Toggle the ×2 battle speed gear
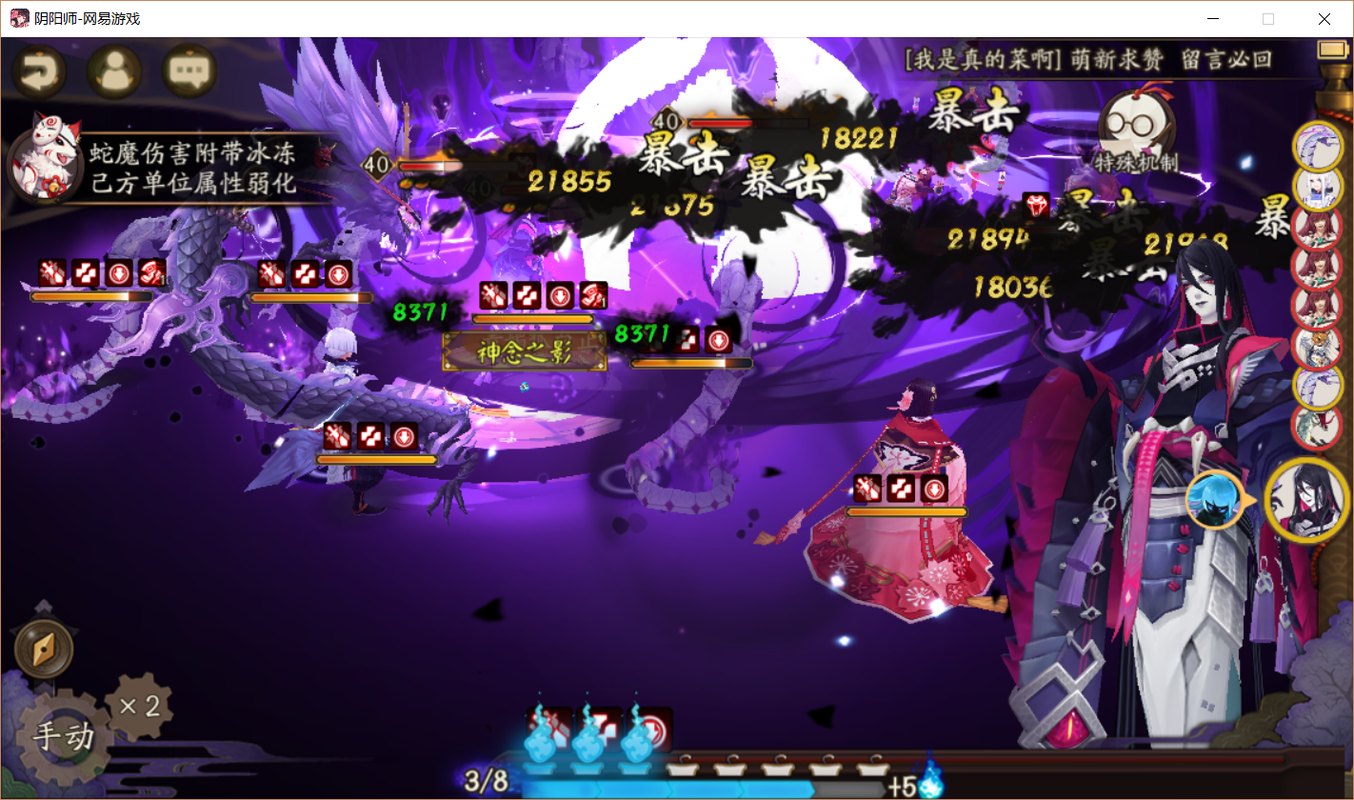This screenshot has height=800, width=1354. [140, 706]
